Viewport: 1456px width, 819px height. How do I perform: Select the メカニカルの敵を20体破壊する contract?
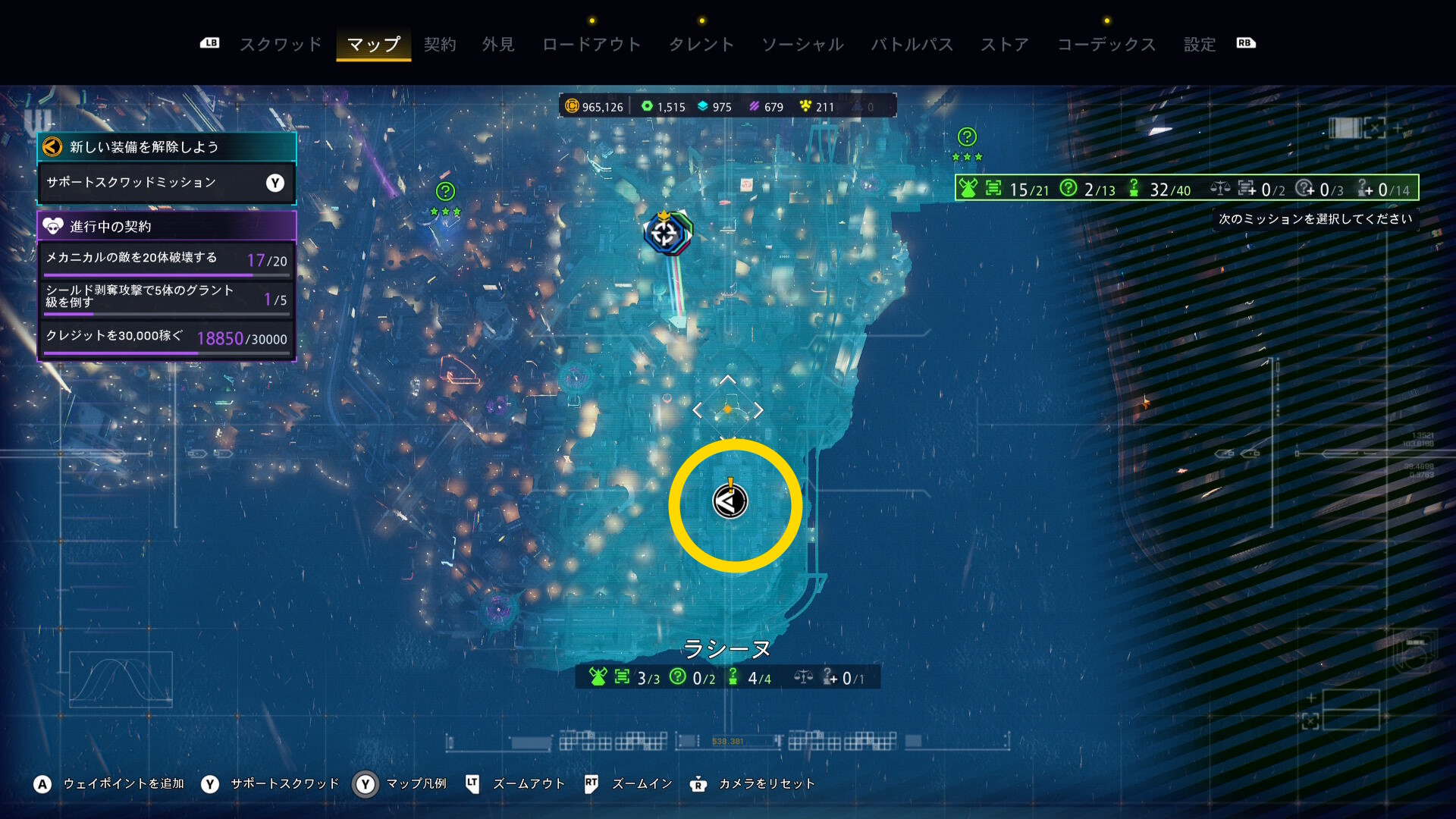(x=166, y=259)
